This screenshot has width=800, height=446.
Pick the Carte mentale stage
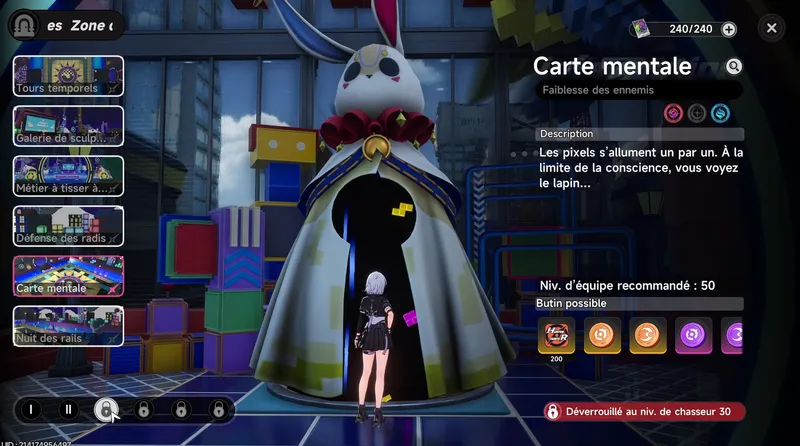[68, 276]
